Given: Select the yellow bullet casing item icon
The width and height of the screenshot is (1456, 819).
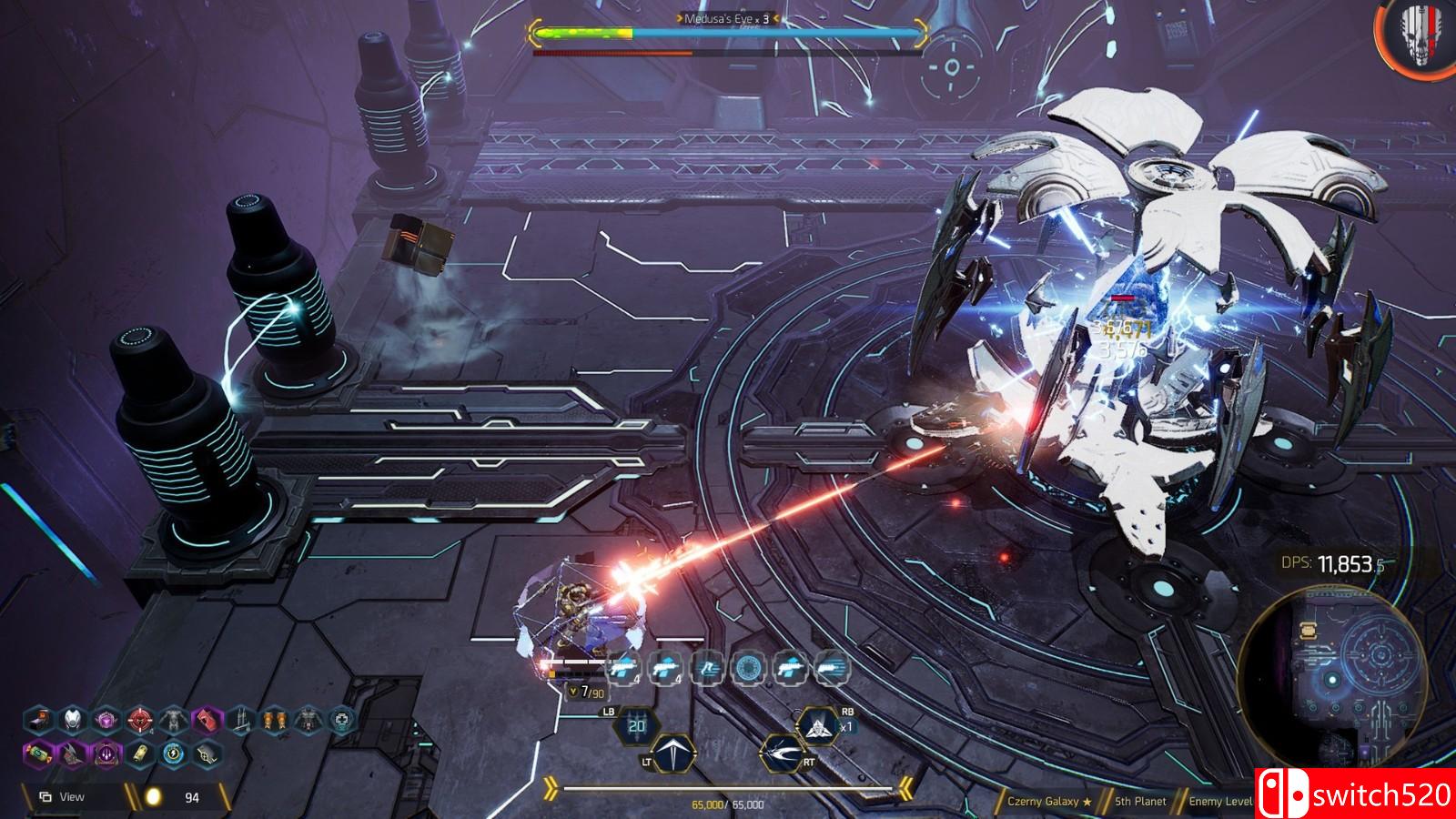Looking at the screenshot, I should click(140, 753).
